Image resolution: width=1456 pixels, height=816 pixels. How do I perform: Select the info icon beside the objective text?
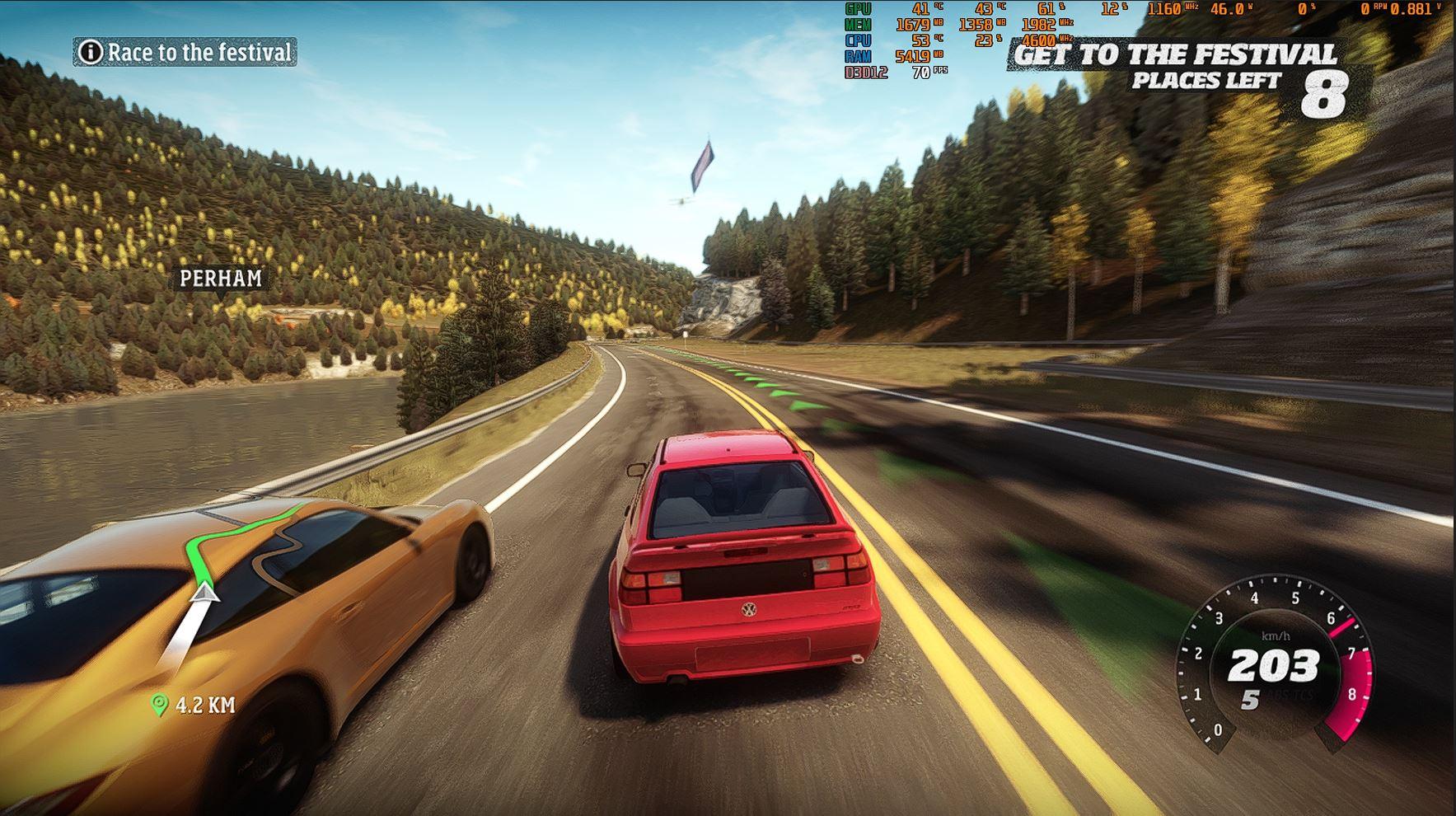tap(90, 53)
